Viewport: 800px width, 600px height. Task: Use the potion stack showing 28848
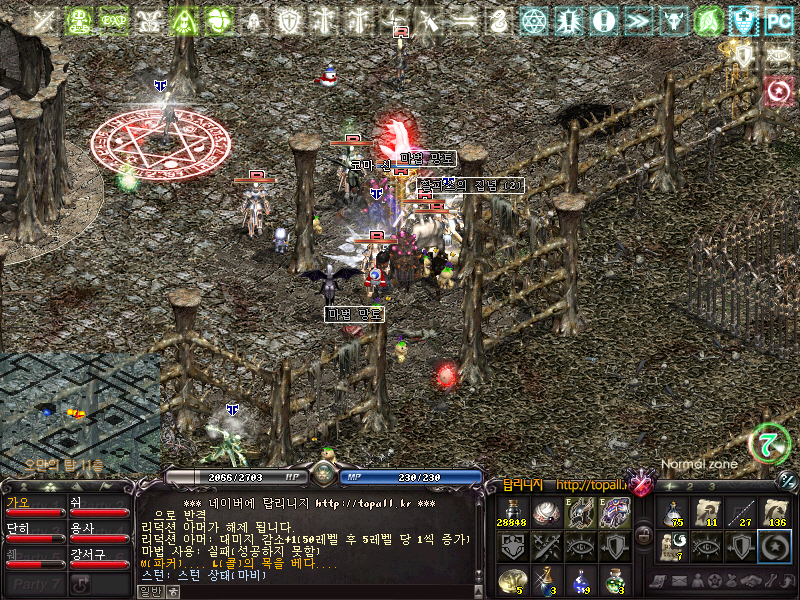pyautogui.click(x=512, y=513)
